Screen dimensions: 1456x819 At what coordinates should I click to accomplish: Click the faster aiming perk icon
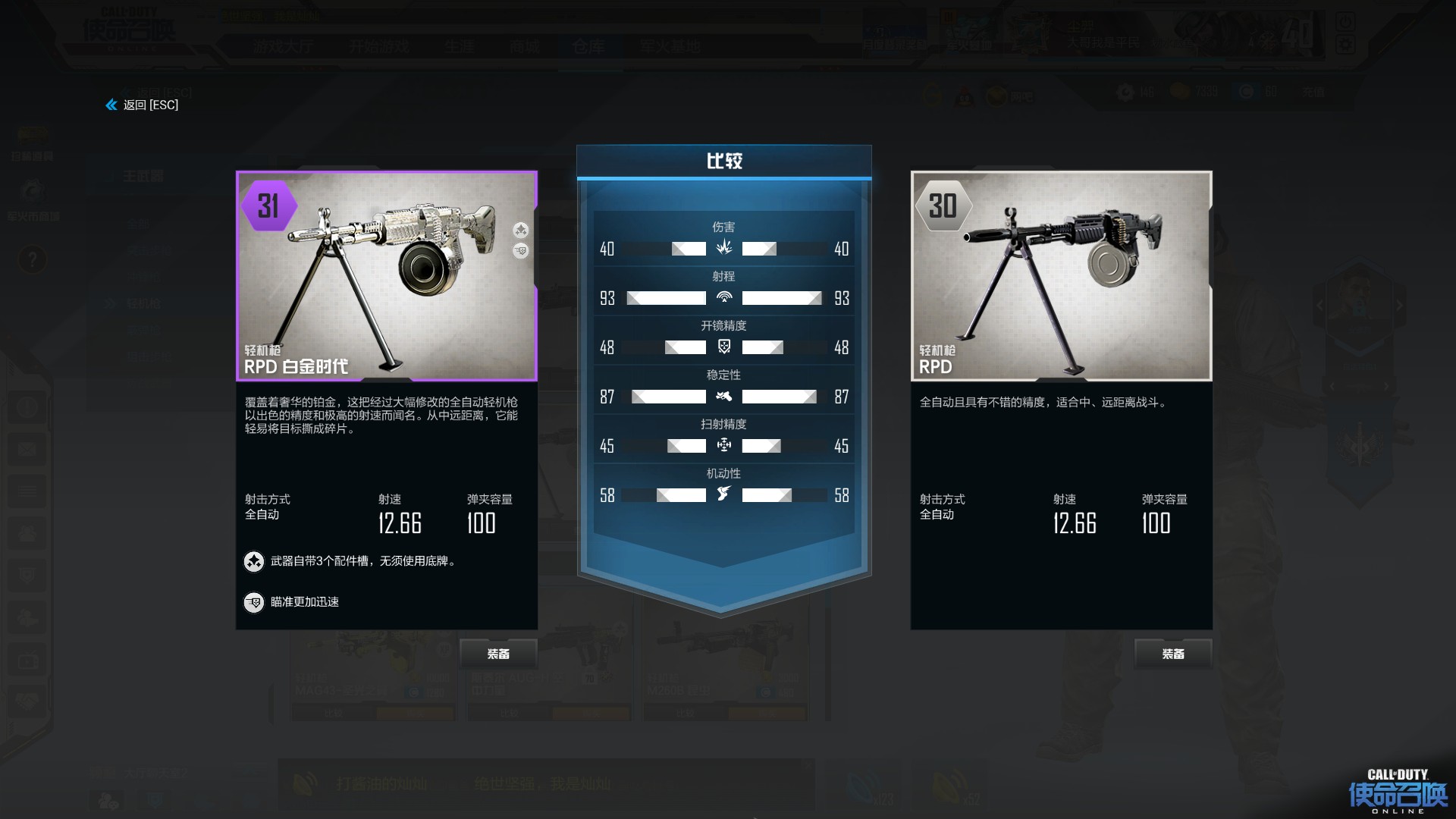click(x=254, y=602)
